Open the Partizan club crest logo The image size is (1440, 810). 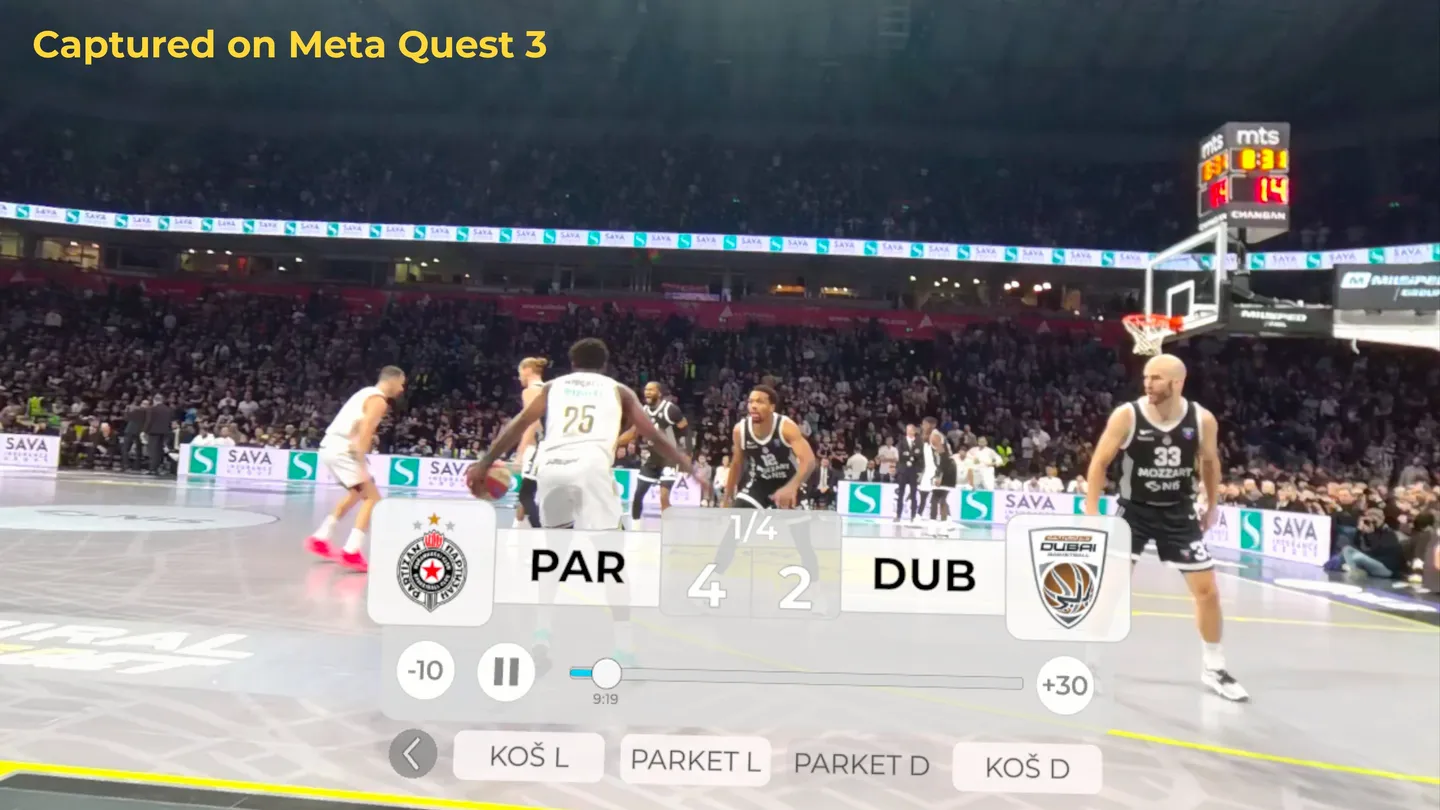pos(430,567)
